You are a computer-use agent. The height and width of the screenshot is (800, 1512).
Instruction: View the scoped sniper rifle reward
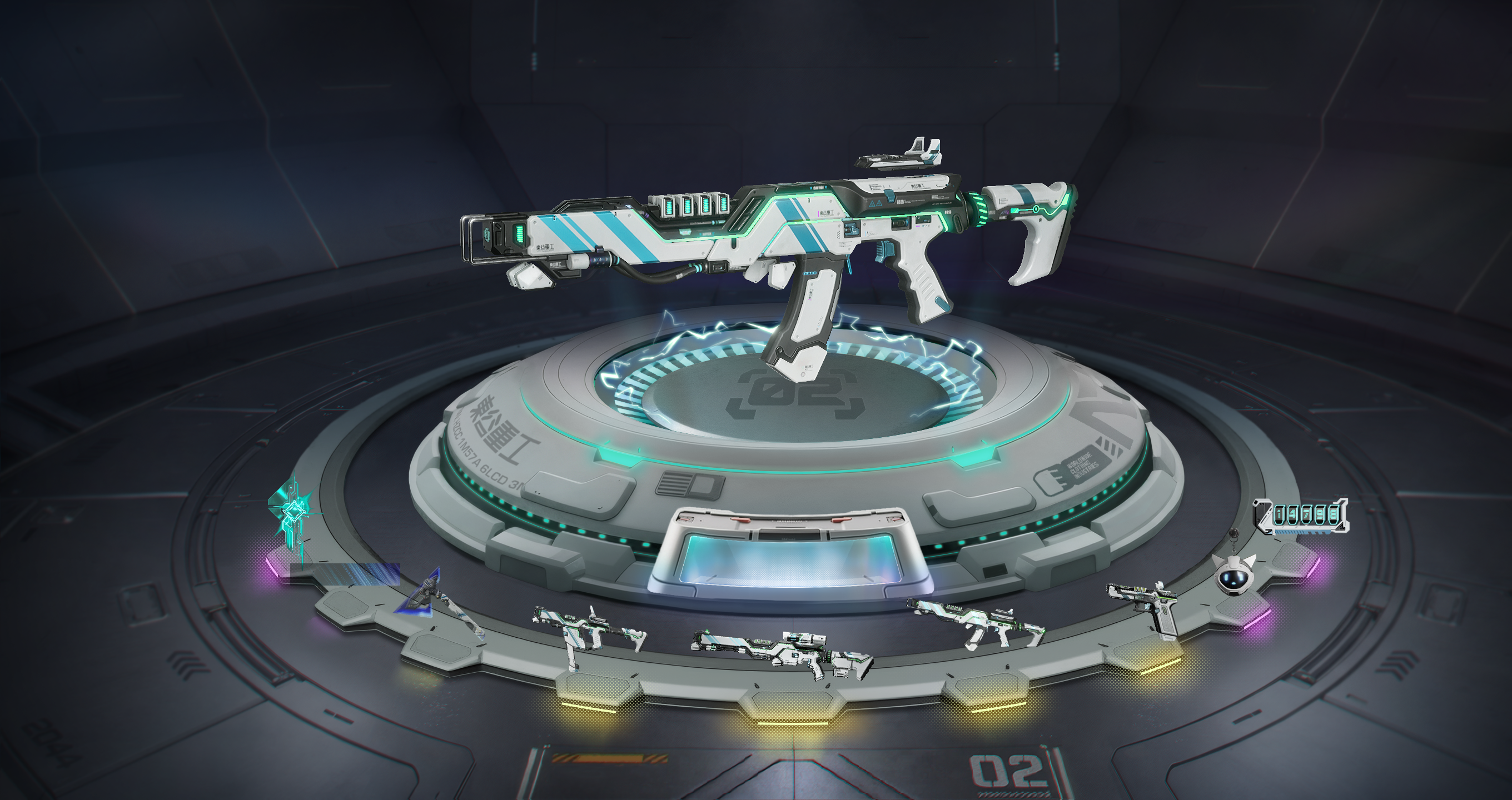(780, 650)
